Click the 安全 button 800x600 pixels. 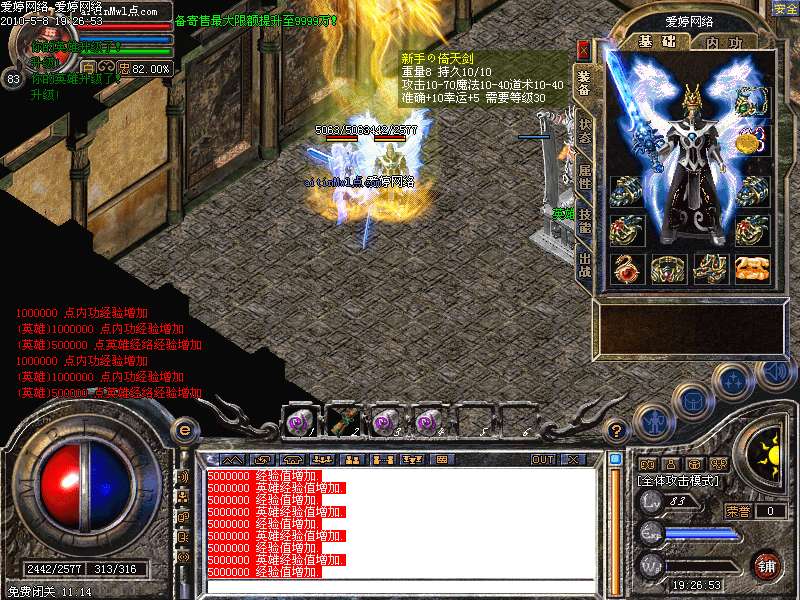(785, 9)
